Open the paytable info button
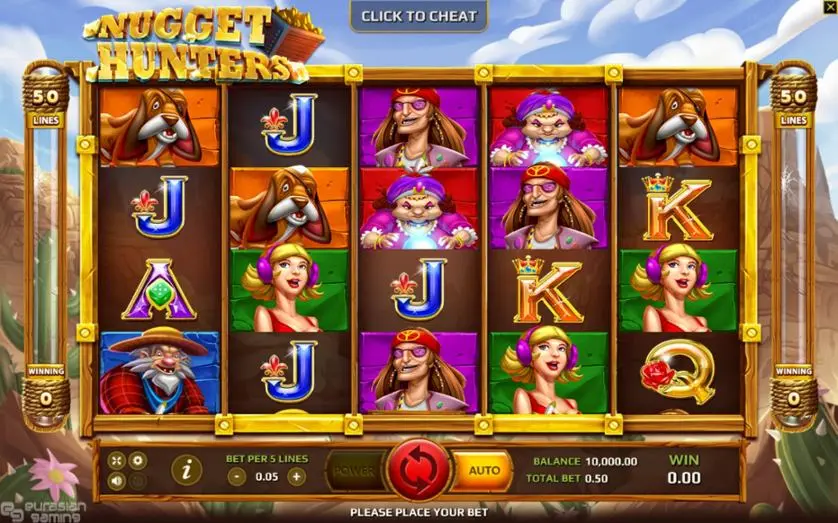This screenshot has height=523, width=838. 185,468
